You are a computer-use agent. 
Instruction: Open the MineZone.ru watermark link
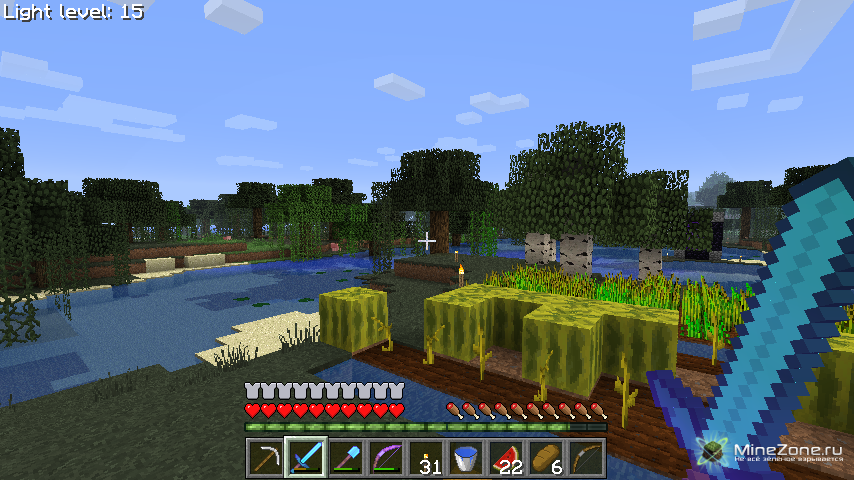pyautogui.click(x=775, y=452)
